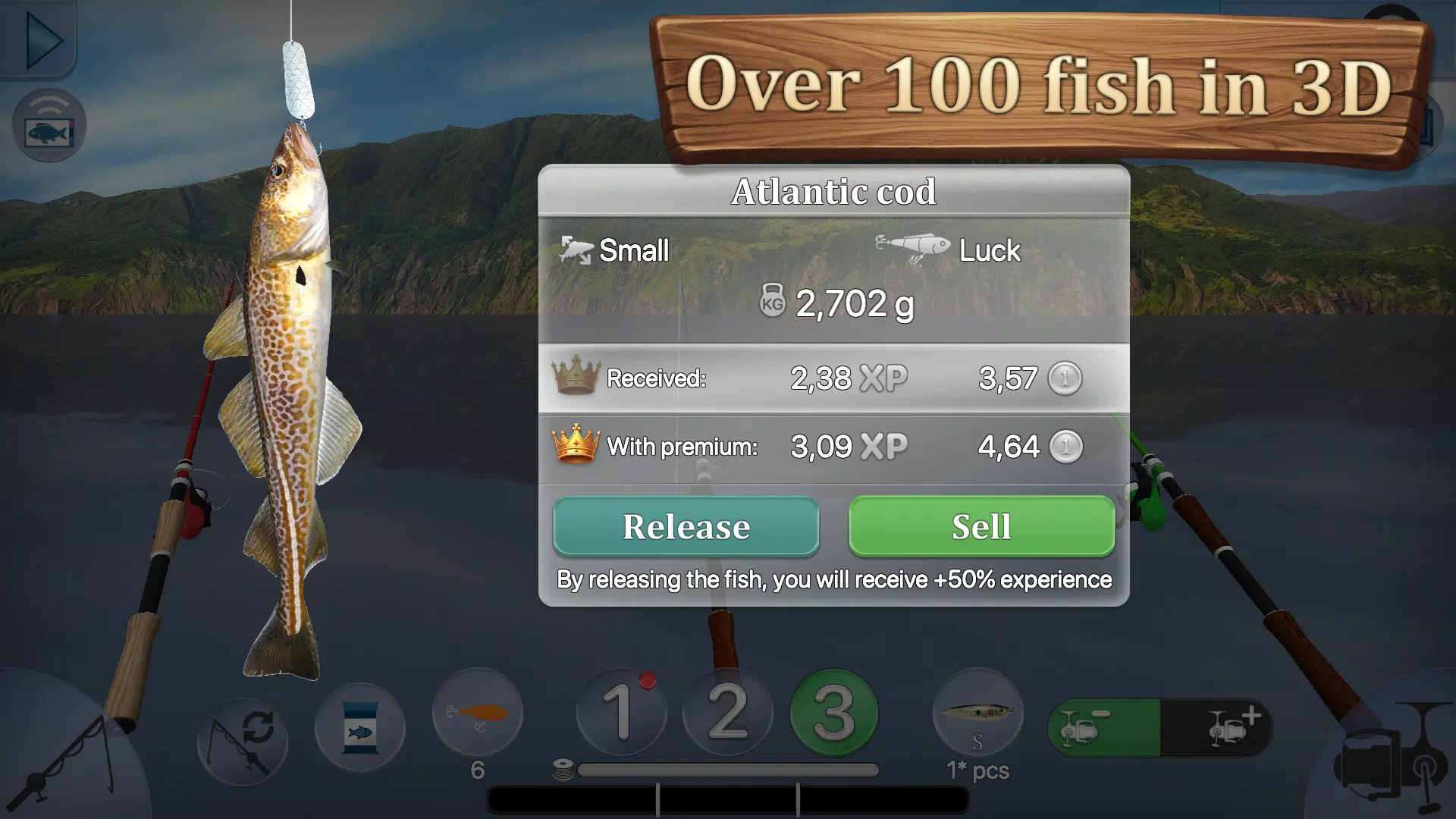Activate rod slot 2

click(728, 713)
